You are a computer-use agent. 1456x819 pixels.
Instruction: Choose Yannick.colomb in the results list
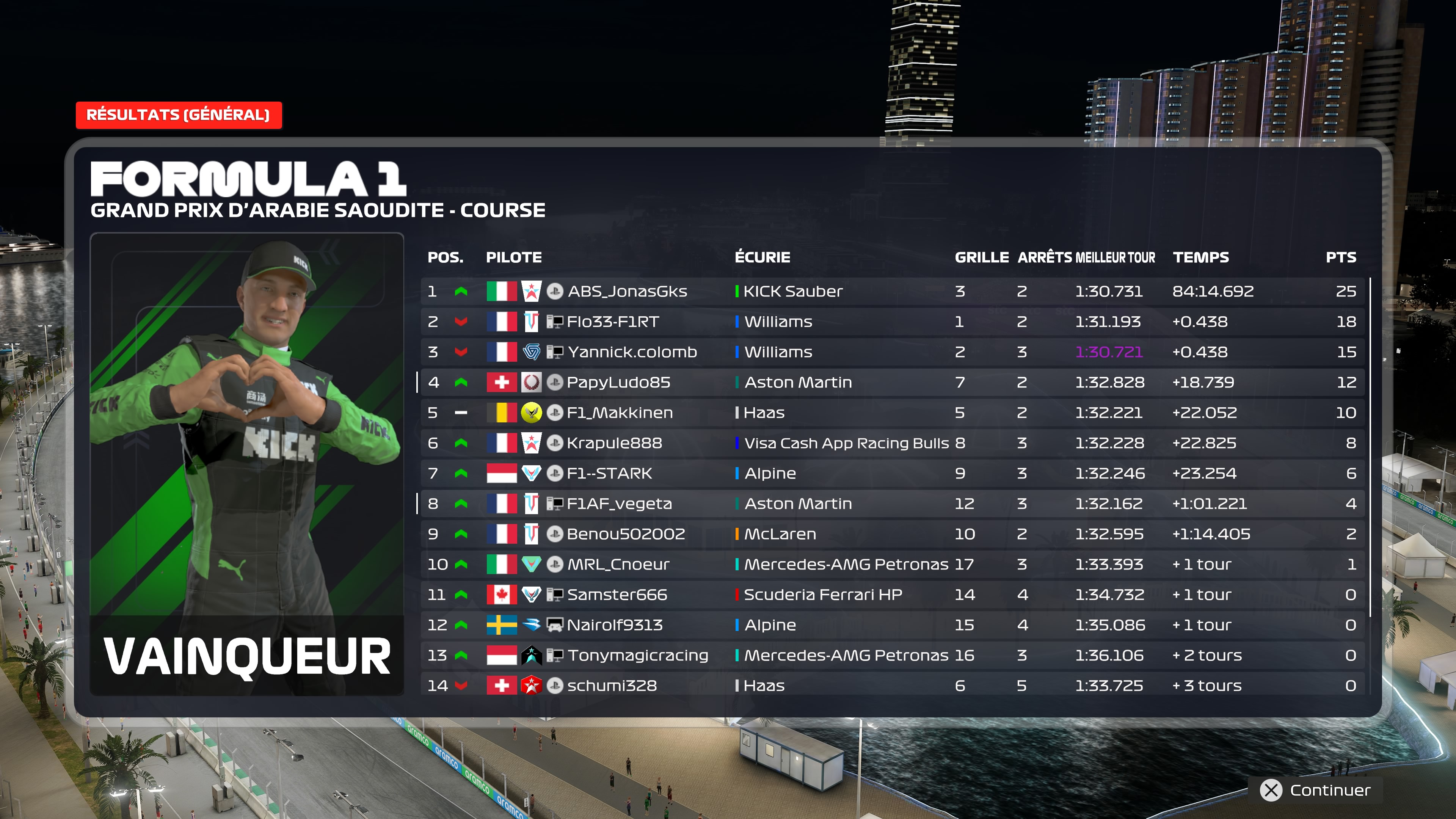(x=632, y=352)
